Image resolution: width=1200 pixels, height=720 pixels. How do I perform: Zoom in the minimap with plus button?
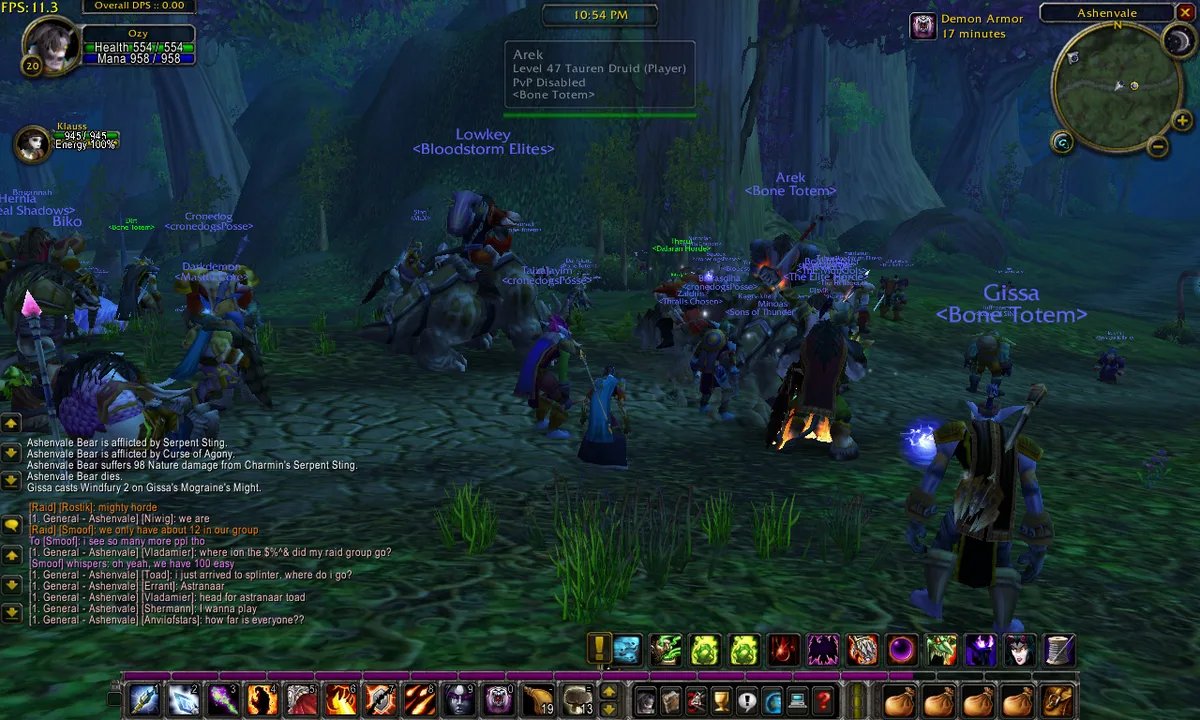[x=1182, y=122]
